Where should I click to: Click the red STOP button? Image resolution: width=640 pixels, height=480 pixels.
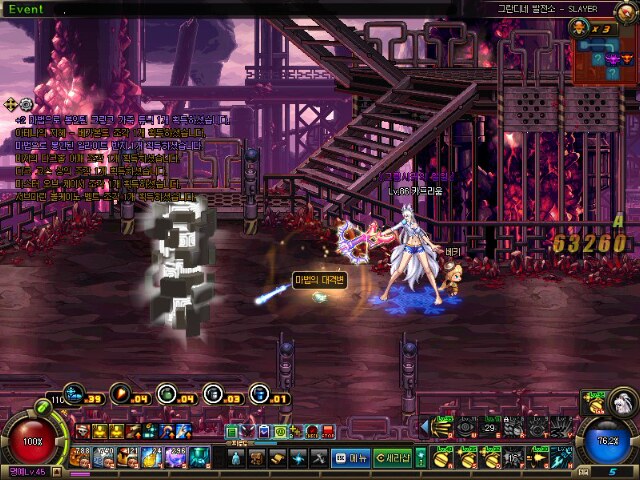[328, 431]
